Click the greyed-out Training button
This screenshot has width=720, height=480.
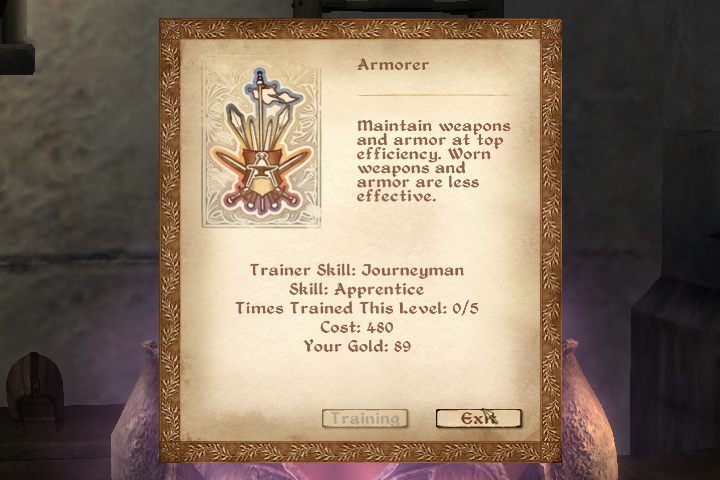tap(364, 418)
